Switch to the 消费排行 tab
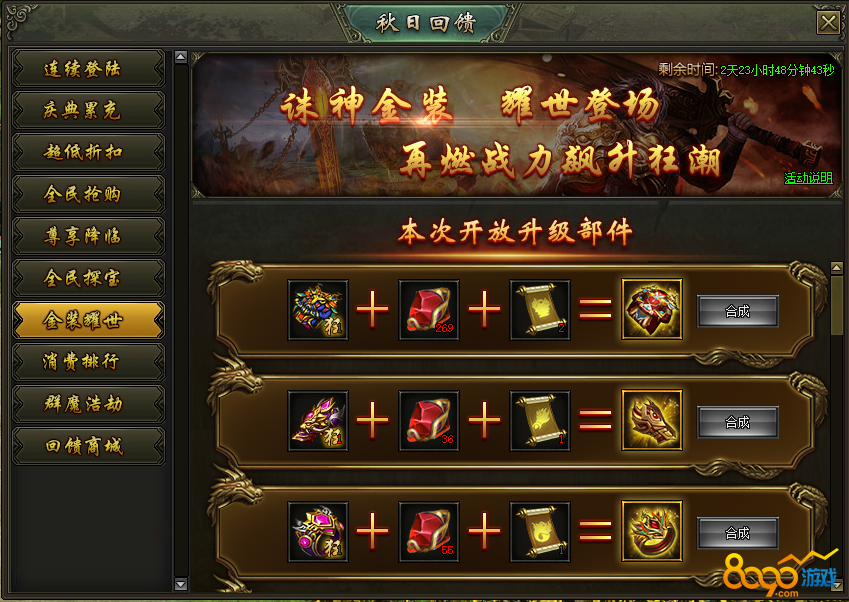The image size is (849, 602). coord(87,362)
